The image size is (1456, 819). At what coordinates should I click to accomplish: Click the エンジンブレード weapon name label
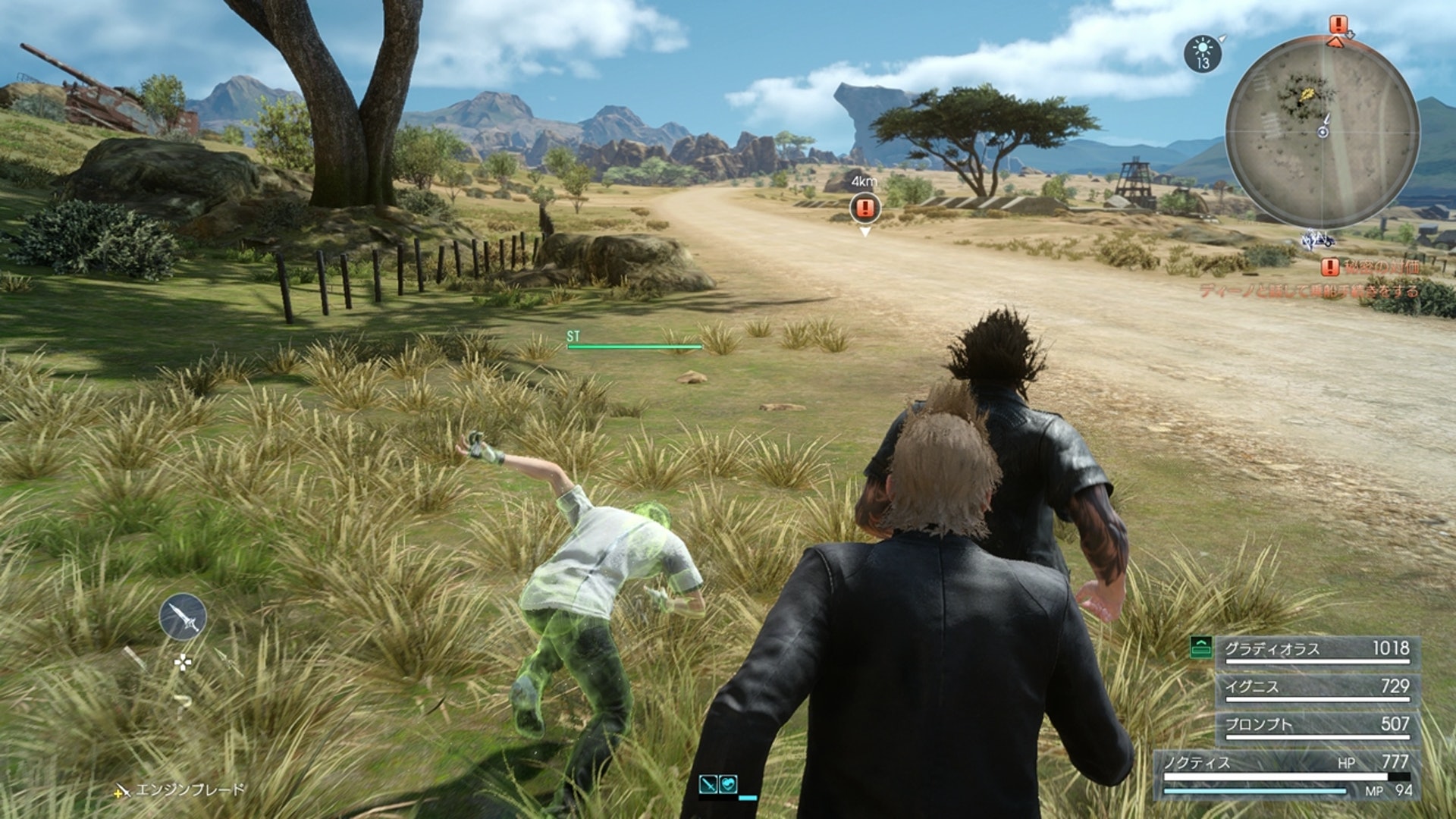[x=190, y=789]
